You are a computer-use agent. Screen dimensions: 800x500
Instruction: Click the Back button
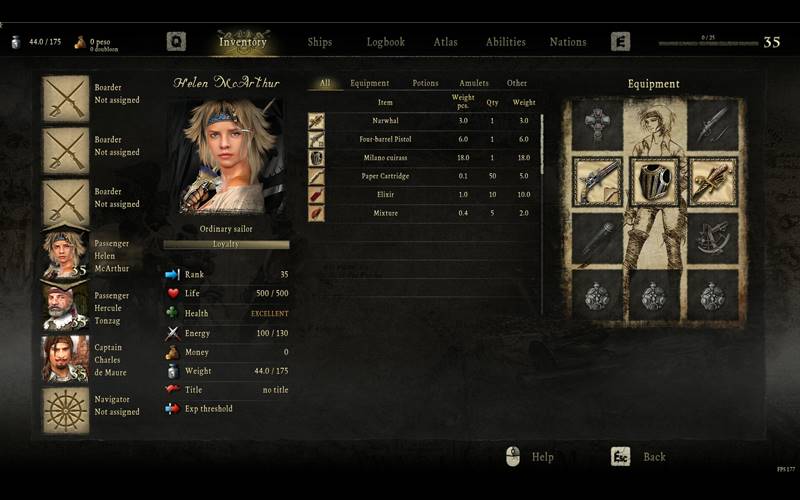[638, 457]
